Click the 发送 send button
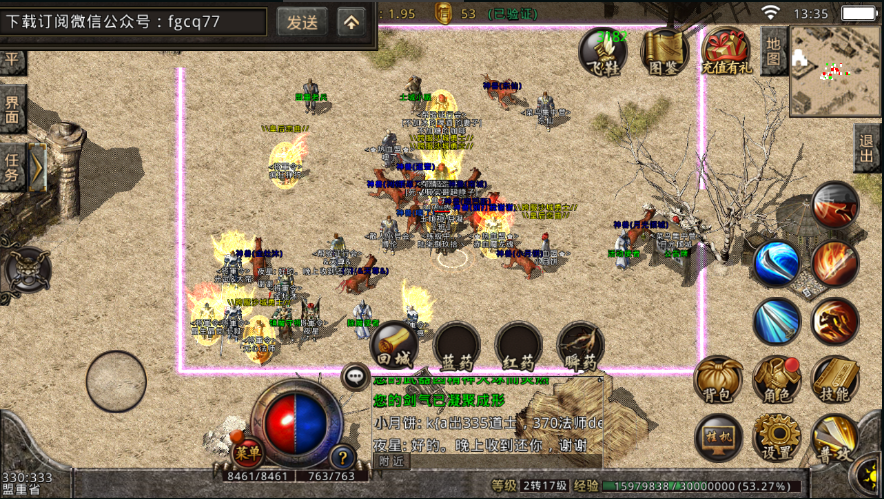The height and width of the screenshot is (499, 884). [301, 21]
